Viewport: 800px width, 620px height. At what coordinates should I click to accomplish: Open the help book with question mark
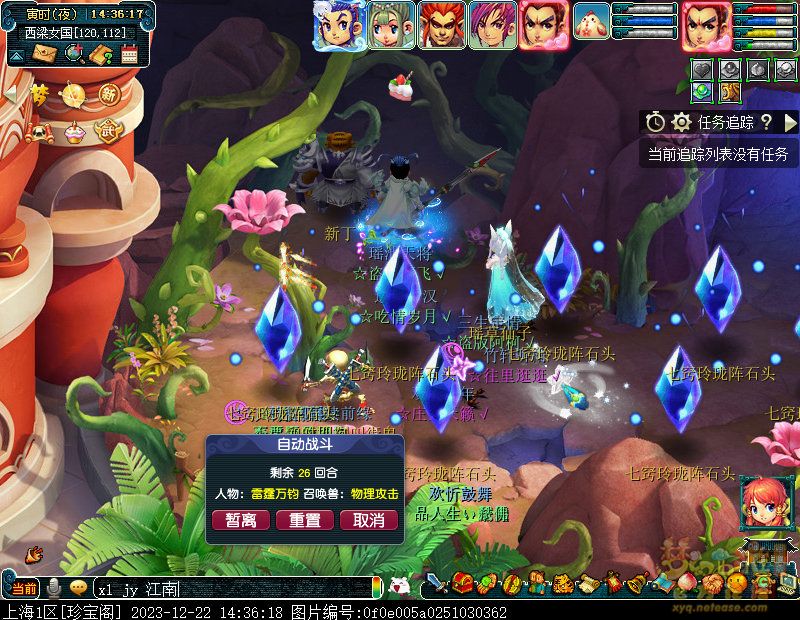(x=100, y=54)
